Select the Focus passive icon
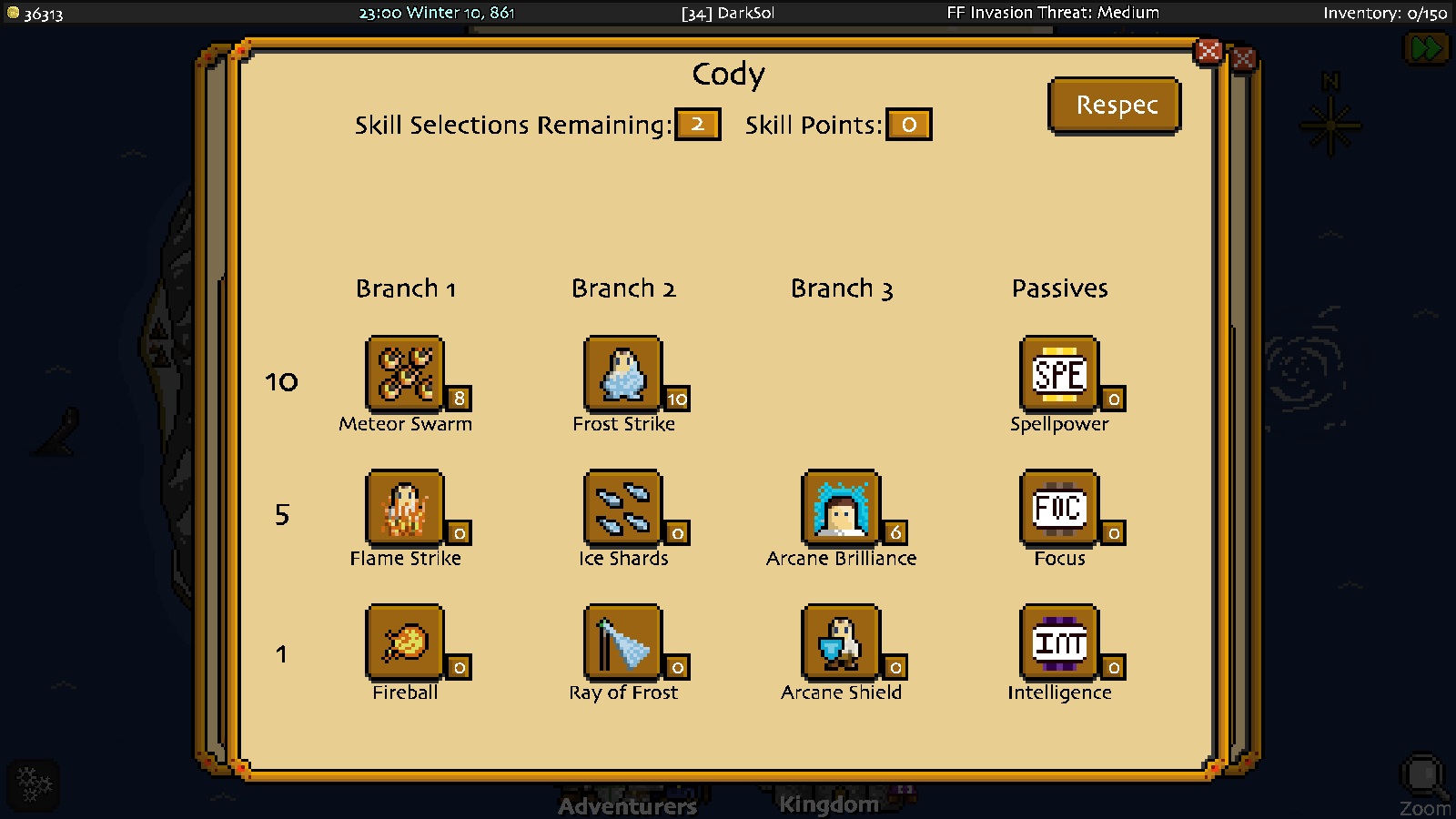 1059,507
